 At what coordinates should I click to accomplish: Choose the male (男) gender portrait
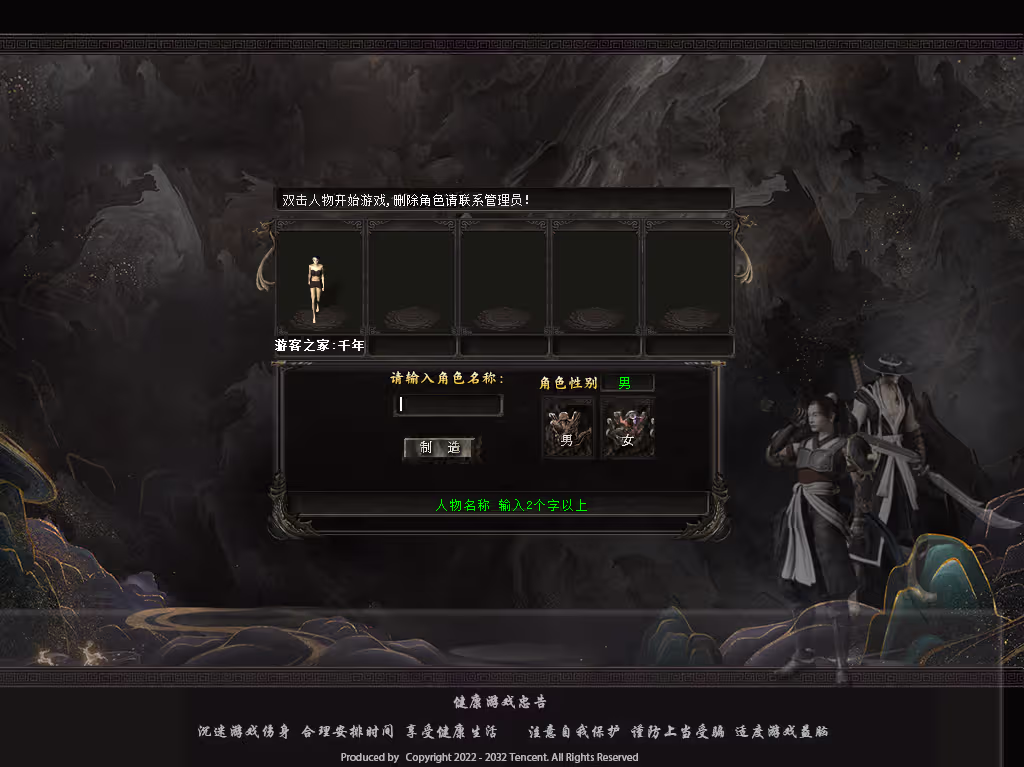tap(567, 428)
